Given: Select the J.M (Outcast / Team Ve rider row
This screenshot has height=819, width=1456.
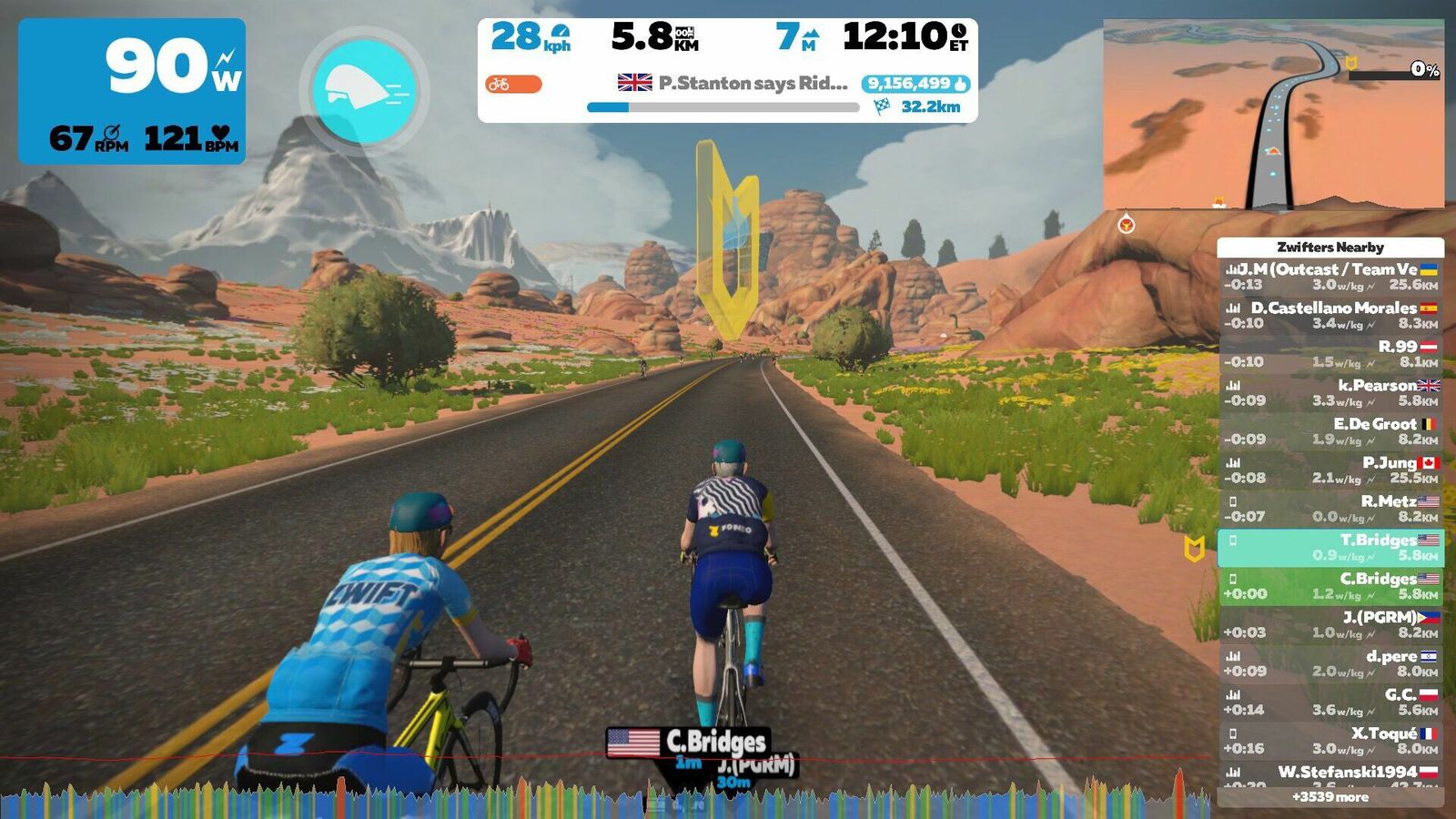Looking at the screenshot, I should (1330, 277).
